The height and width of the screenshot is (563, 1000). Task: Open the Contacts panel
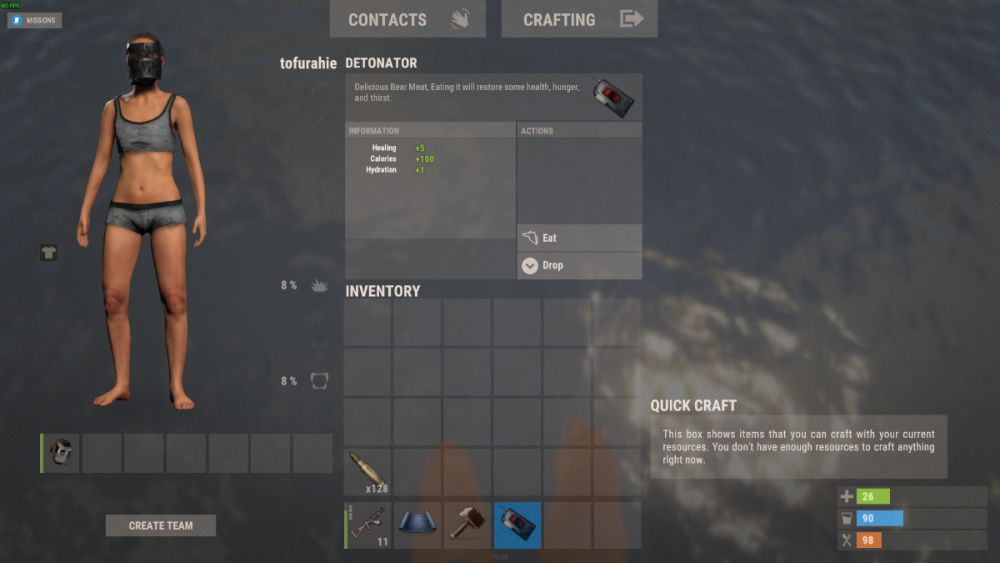[x=407, y=19]
